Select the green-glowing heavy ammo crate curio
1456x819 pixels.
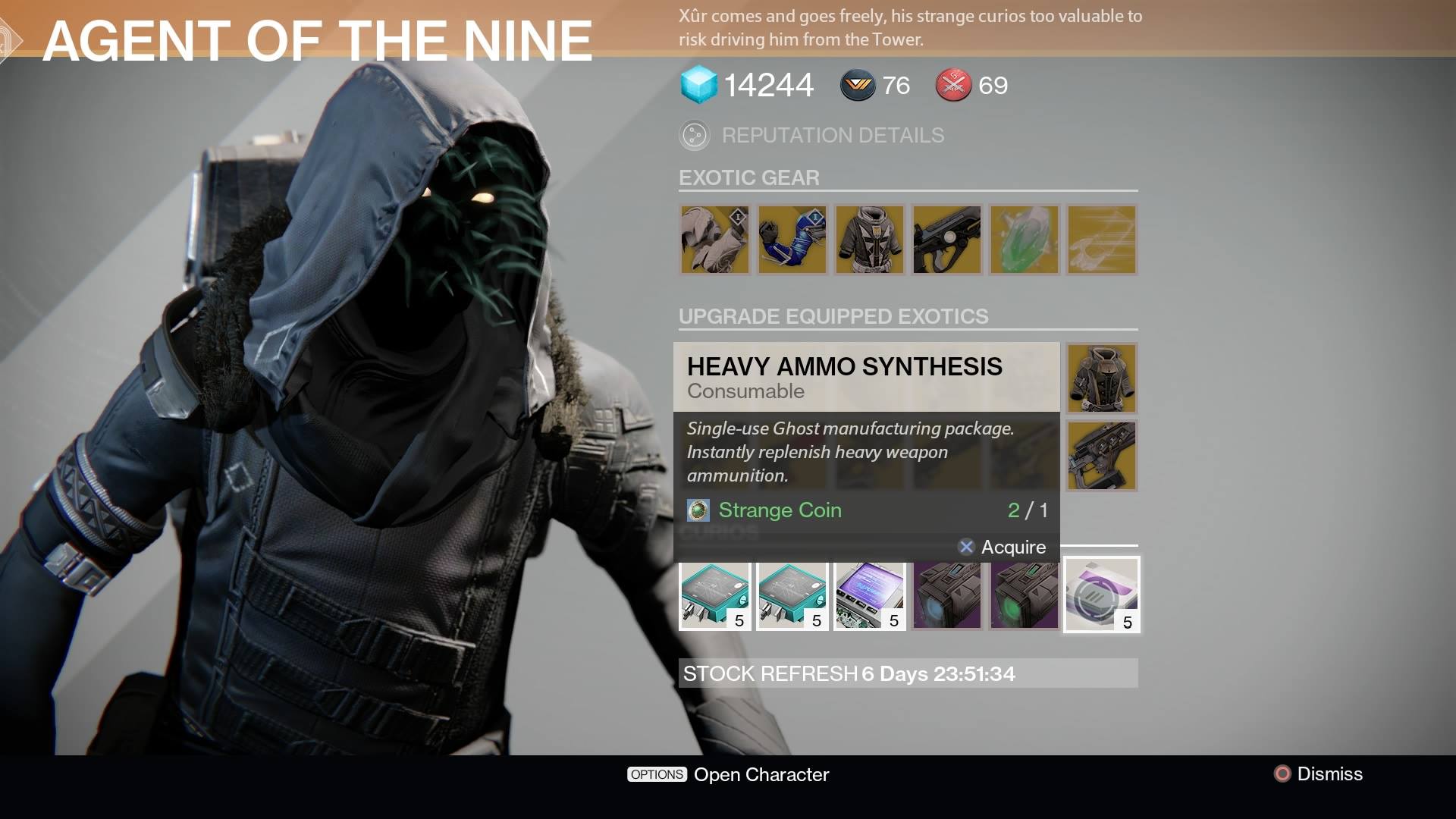(1025, 595)
